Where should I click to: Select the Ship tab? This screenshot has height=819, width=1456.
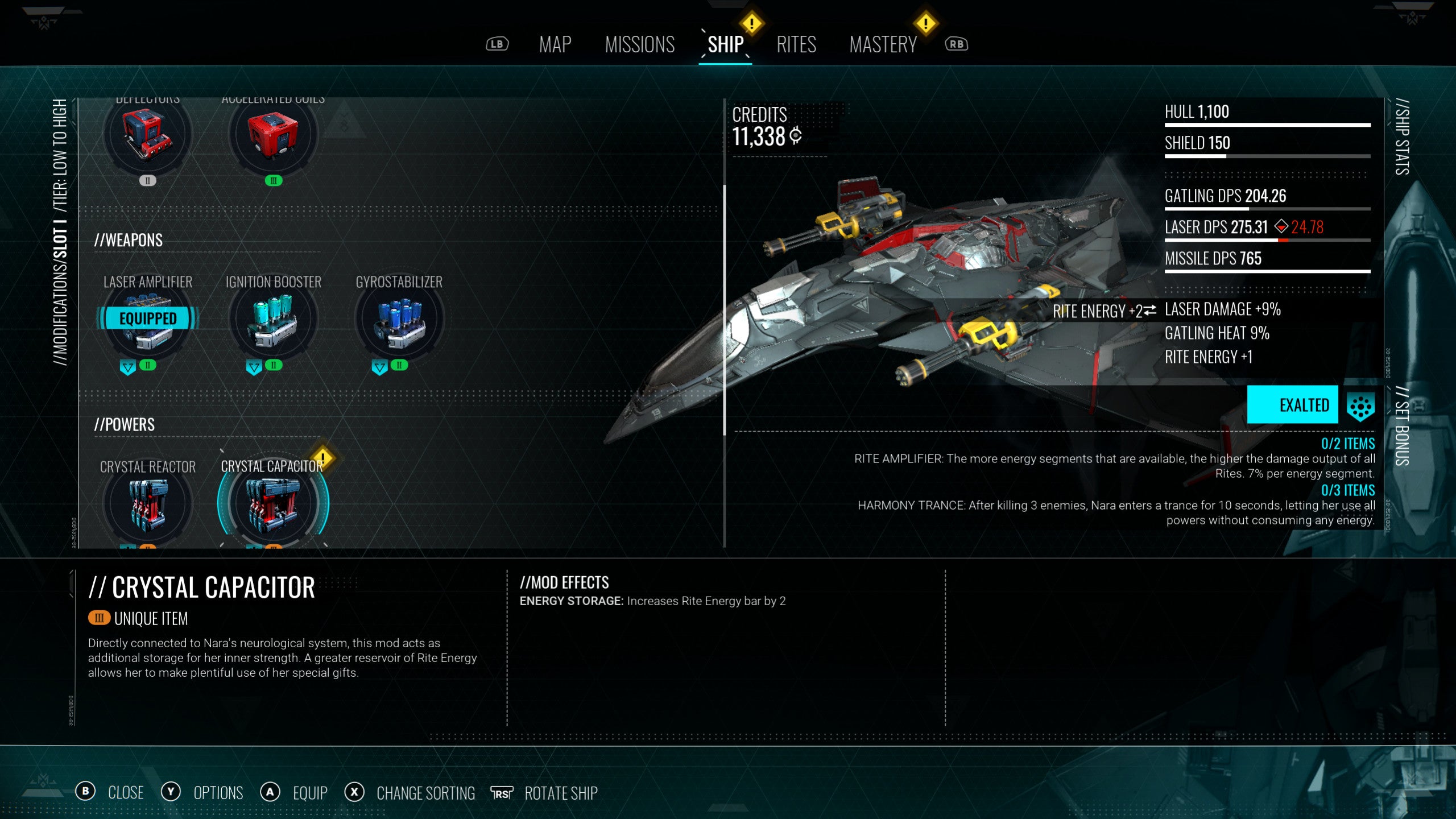(x=725, y=44)
